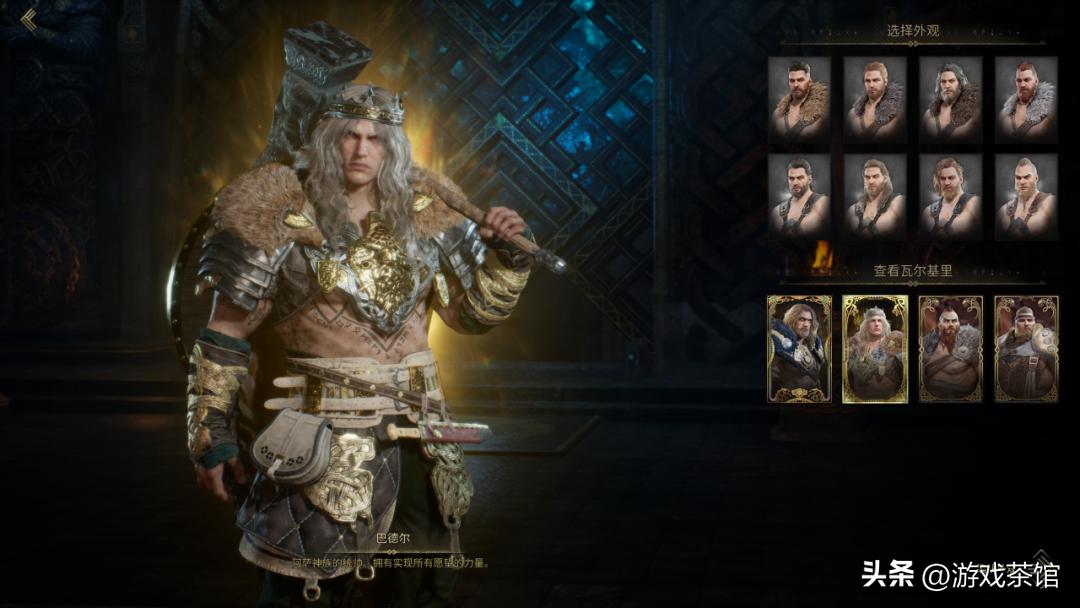This screenshot has height=608, width=1080.
Task: Select the crowned Baldr Valkyrie card
Action: 875,348
